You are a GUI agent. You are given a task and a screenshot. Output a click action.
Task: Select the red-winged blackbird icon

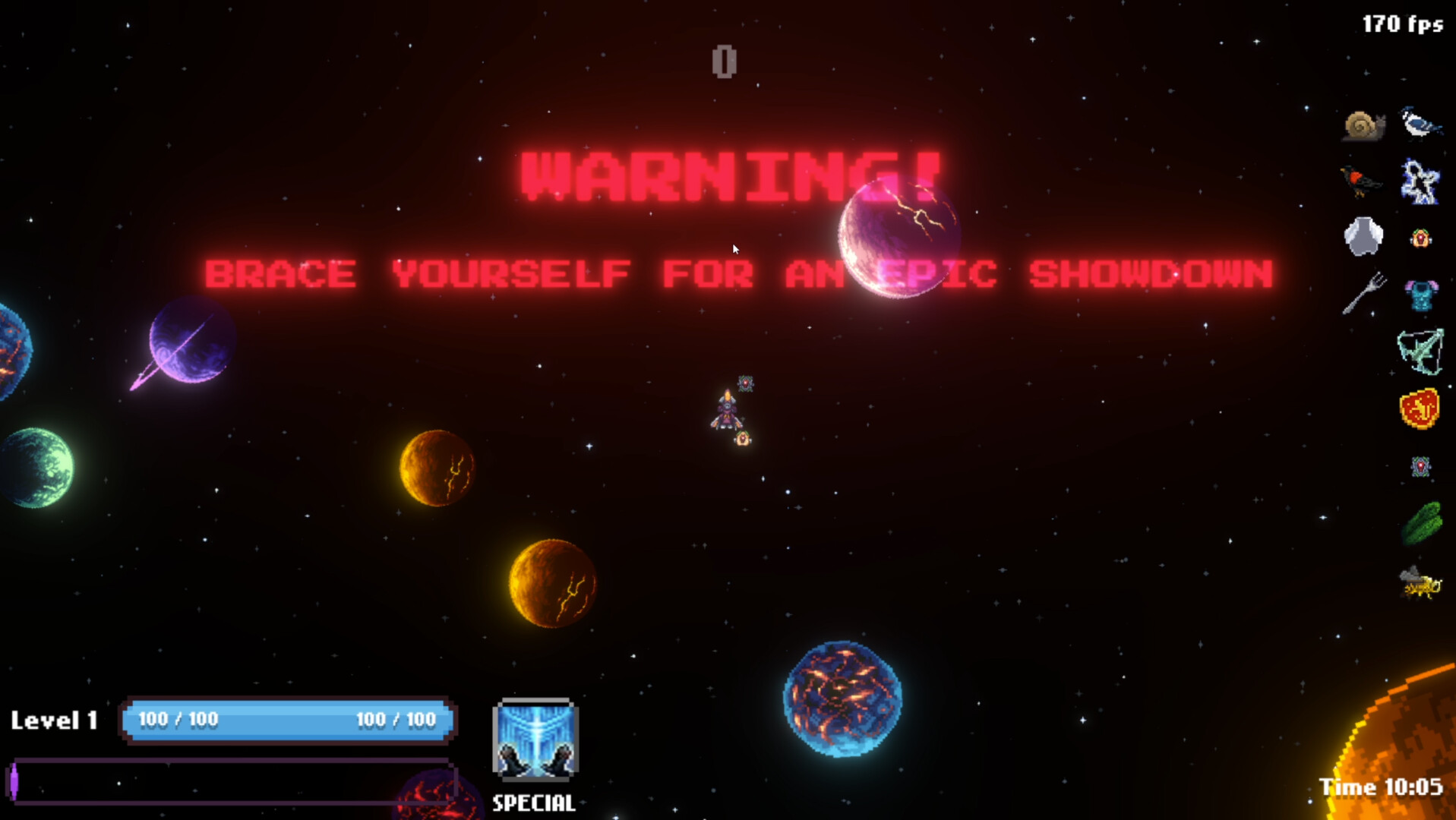click(x=1363, y=182)
